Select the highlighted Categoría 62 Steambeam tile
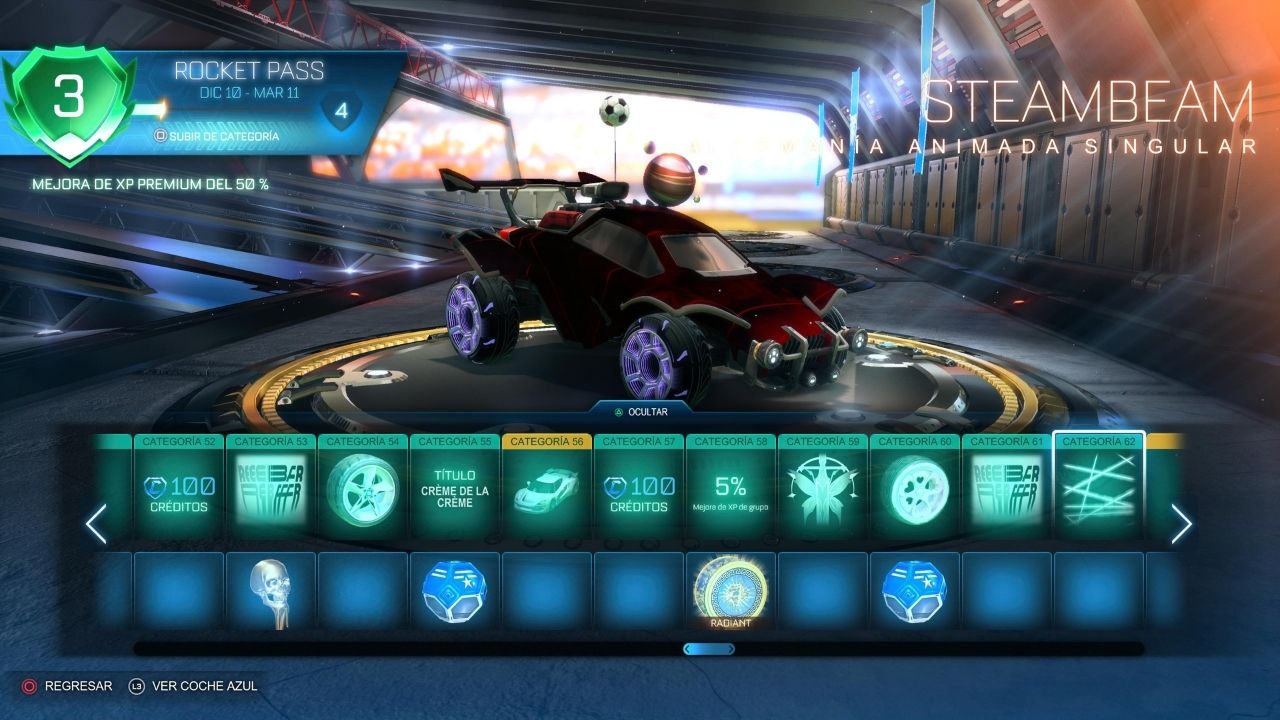Screen dimensions: 1280x720 coord(1100,491)
